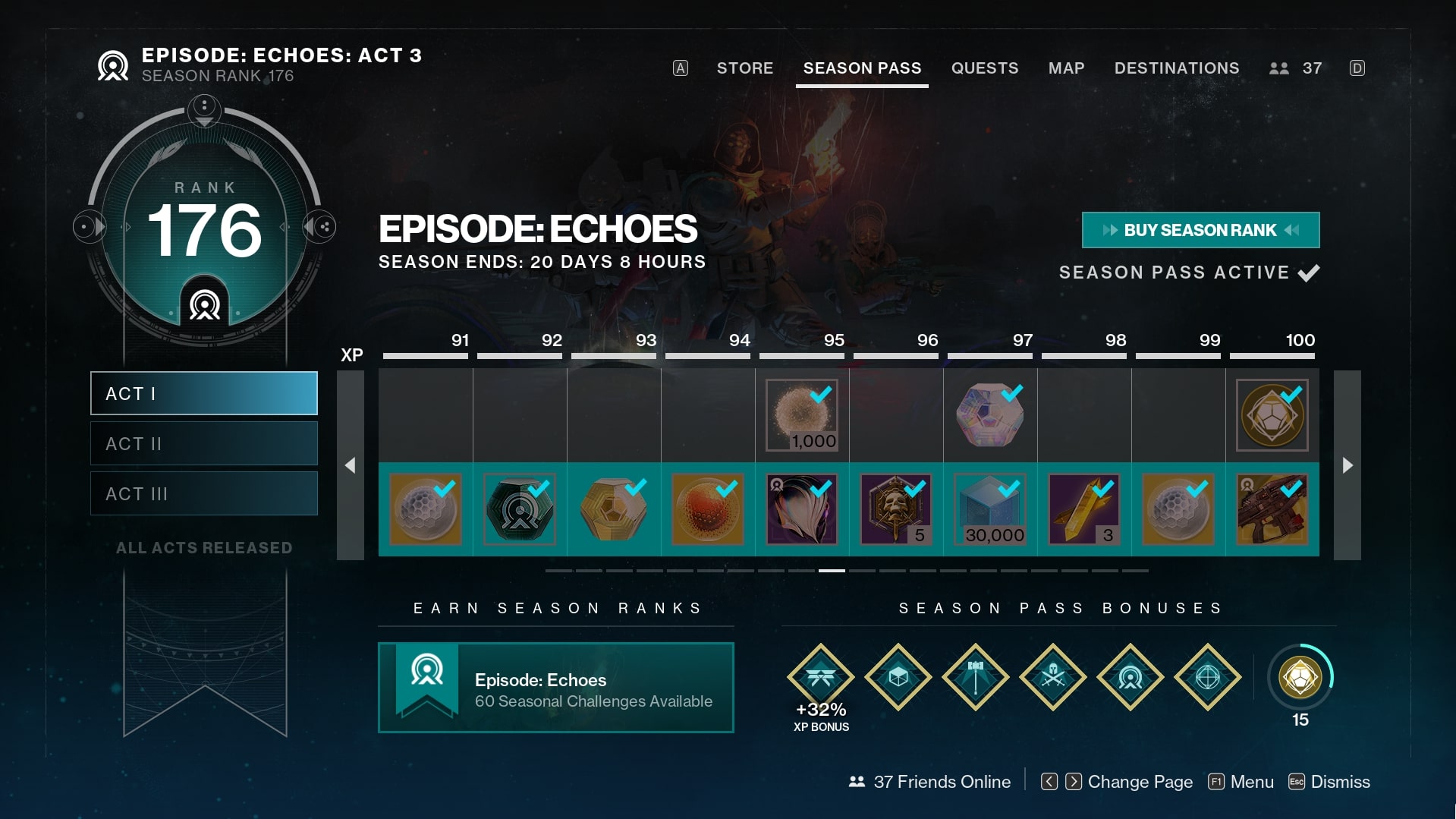This screenshot has height=819, width=1456.
Task: Select the skull and crossed swords bonus
Action: point(1052,677)
